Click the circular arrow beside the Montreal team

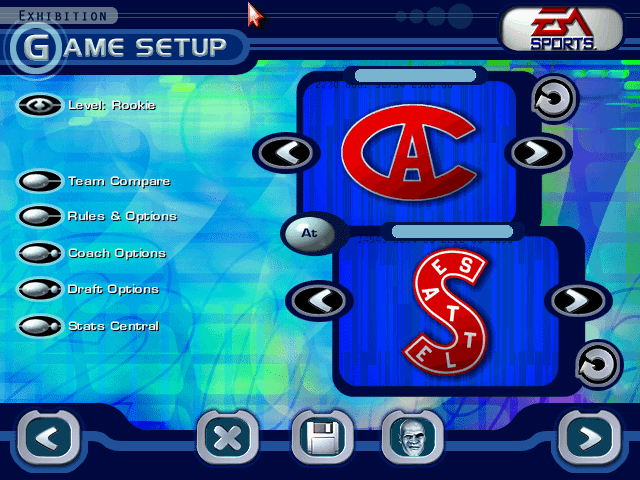click(553, 99)
